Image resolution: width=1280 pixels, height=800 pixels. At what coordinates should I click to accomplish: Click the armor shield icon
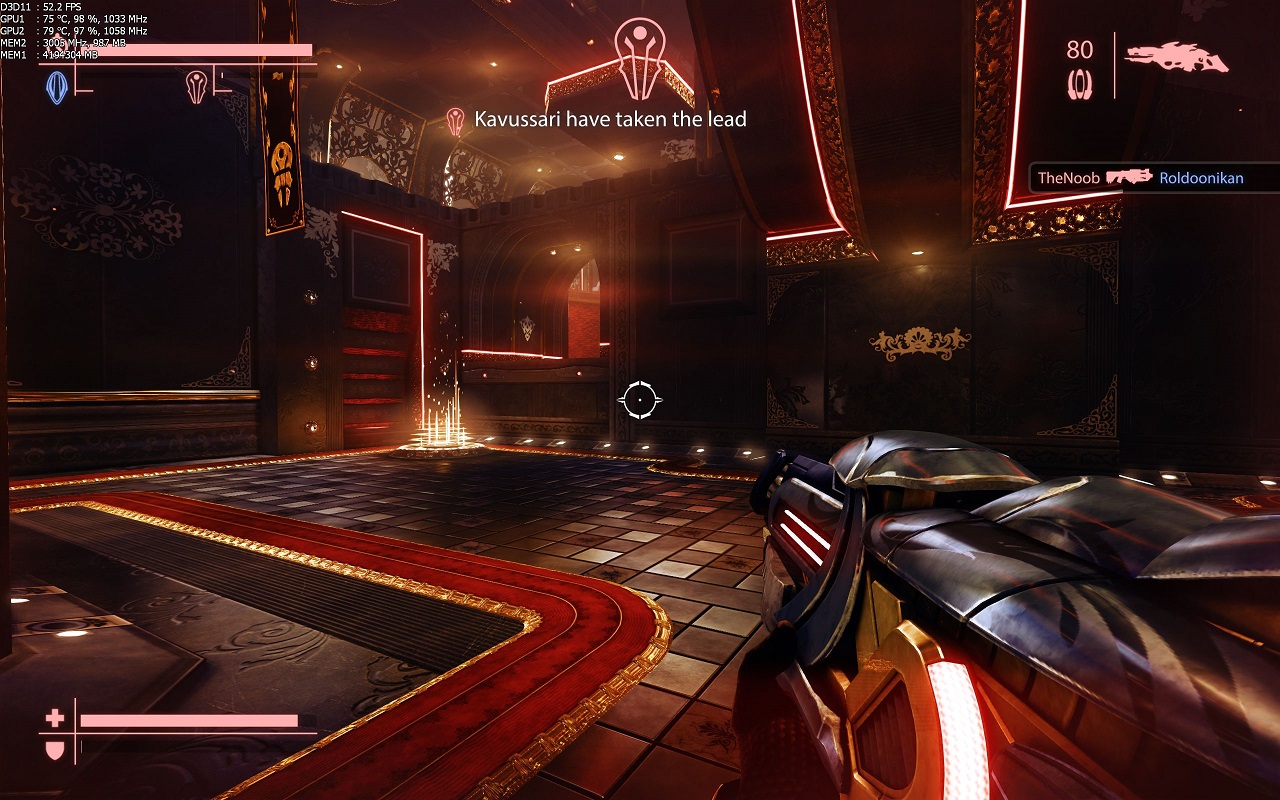[x=55, y=748]
